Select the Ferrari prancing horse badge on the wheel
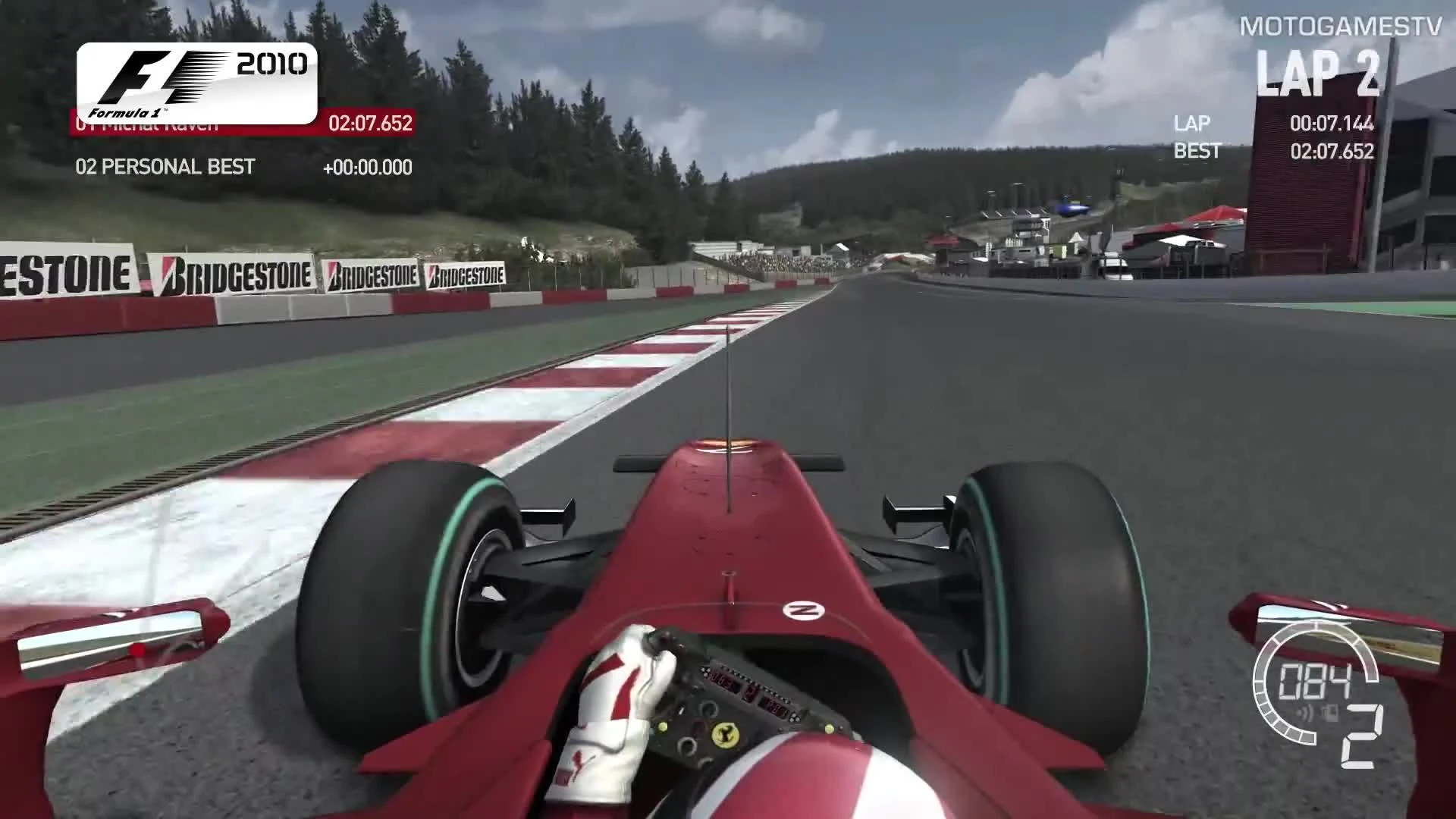The width and height of the screenshot is (1456, 819). [x=725, y=735]
